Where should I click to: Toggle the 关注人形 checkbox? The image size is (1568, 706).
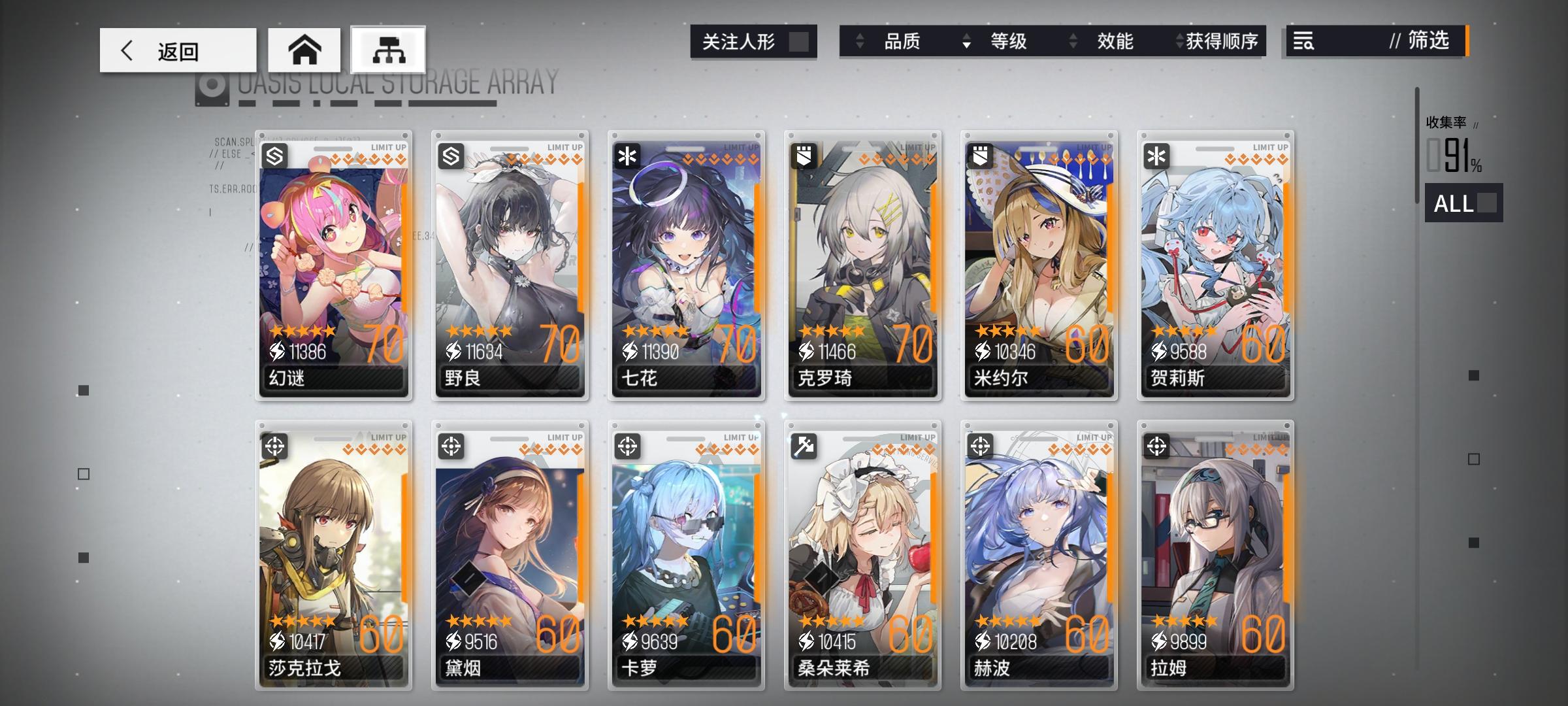pos(800,41)
